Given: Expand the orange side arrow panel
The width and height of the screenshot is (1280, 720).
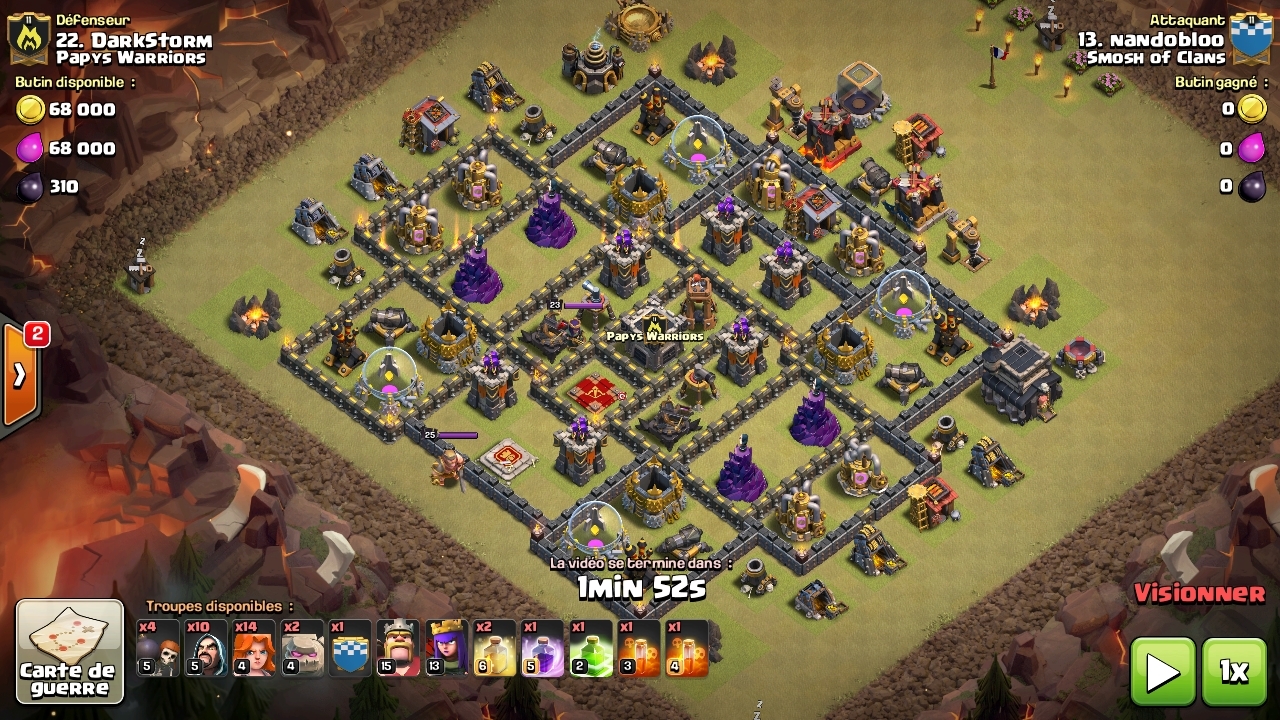Looking at the screenshot, I should click(20, 375).
